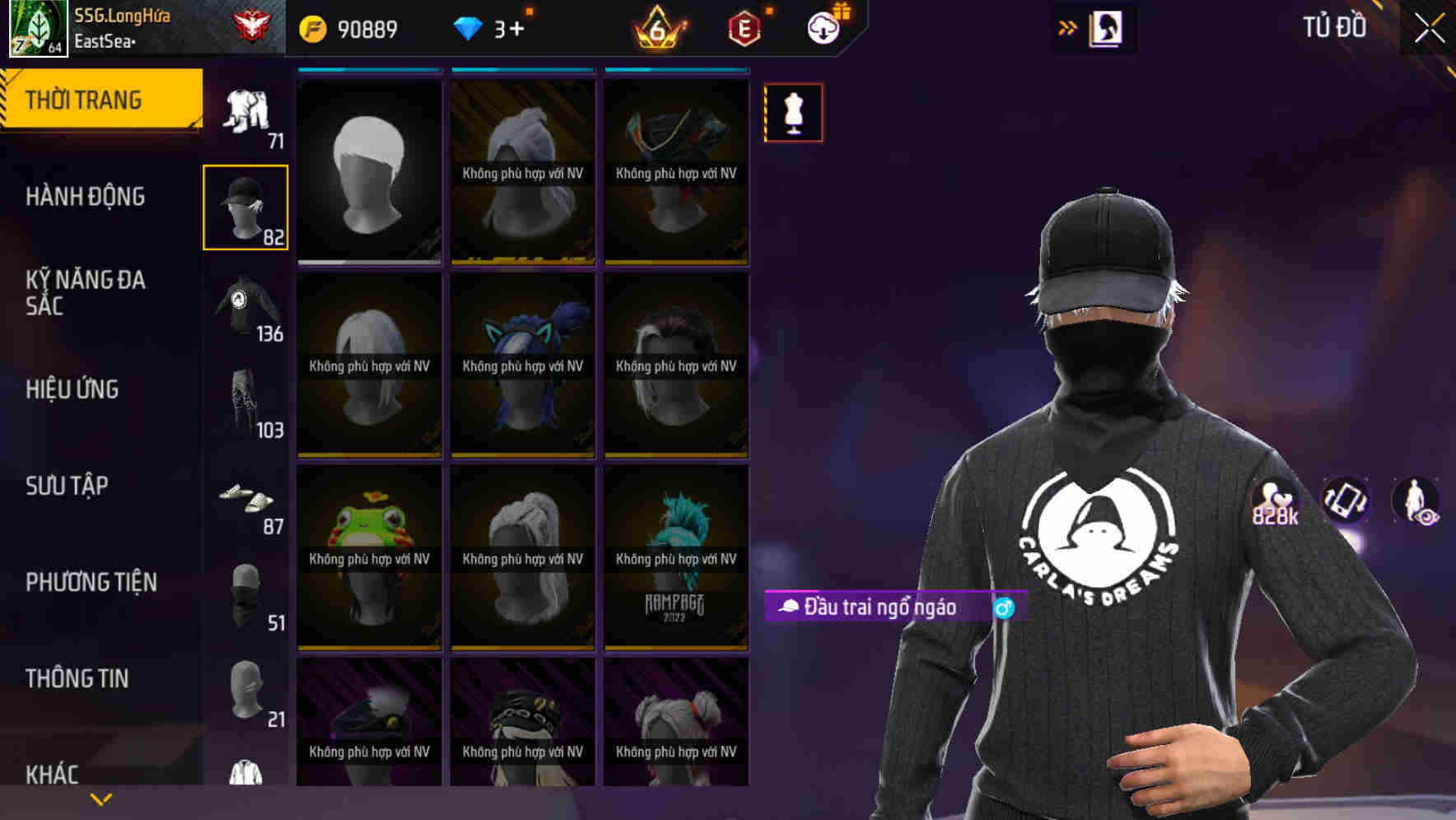Collapse the top bar with the yellow double chevron
This screenshot has width=1456, height=820.
pyautogui.click(x=1068, y=27)
